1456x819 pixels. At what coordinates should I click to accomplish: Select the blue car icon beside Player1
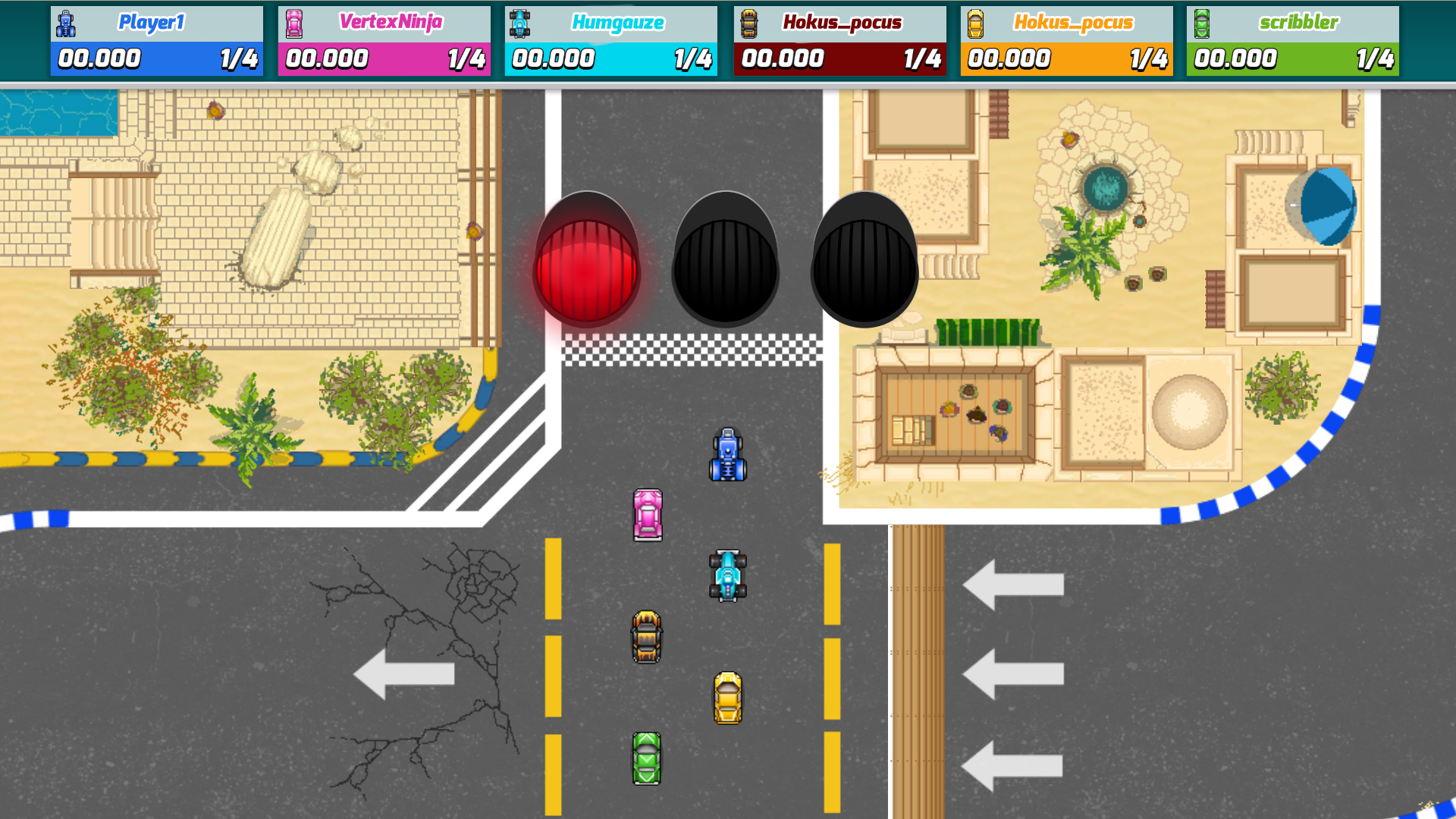click(65, 22)
